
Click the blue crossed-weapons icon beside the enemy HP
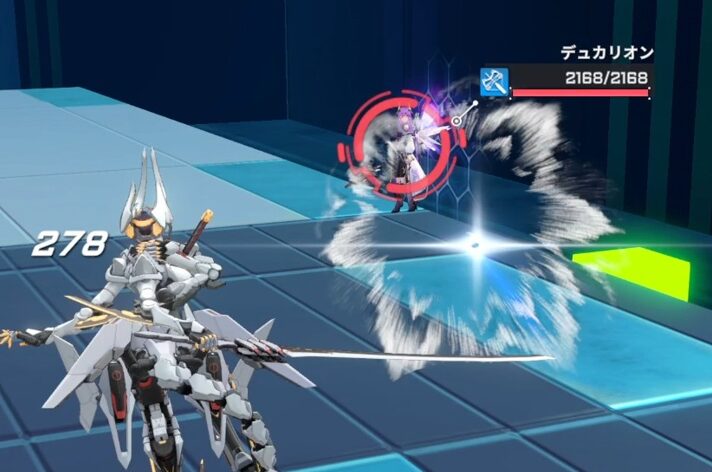(x=493, y=80)
